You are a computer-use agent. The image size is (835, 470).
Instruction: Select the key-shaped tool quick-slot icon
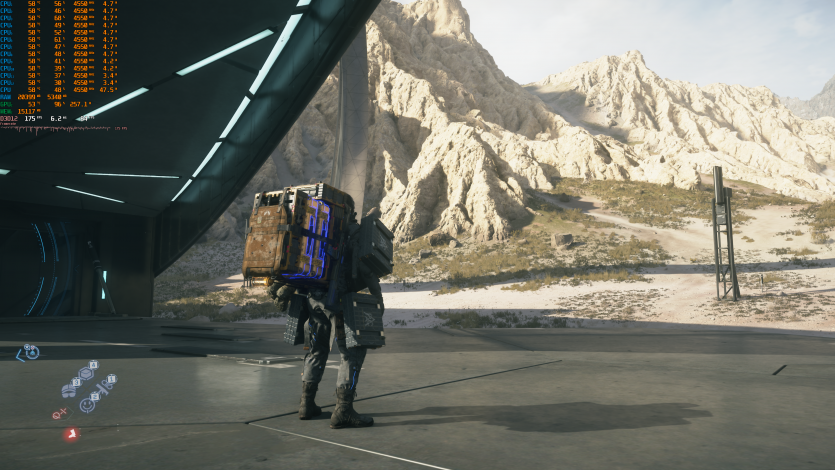click(103, 387)
